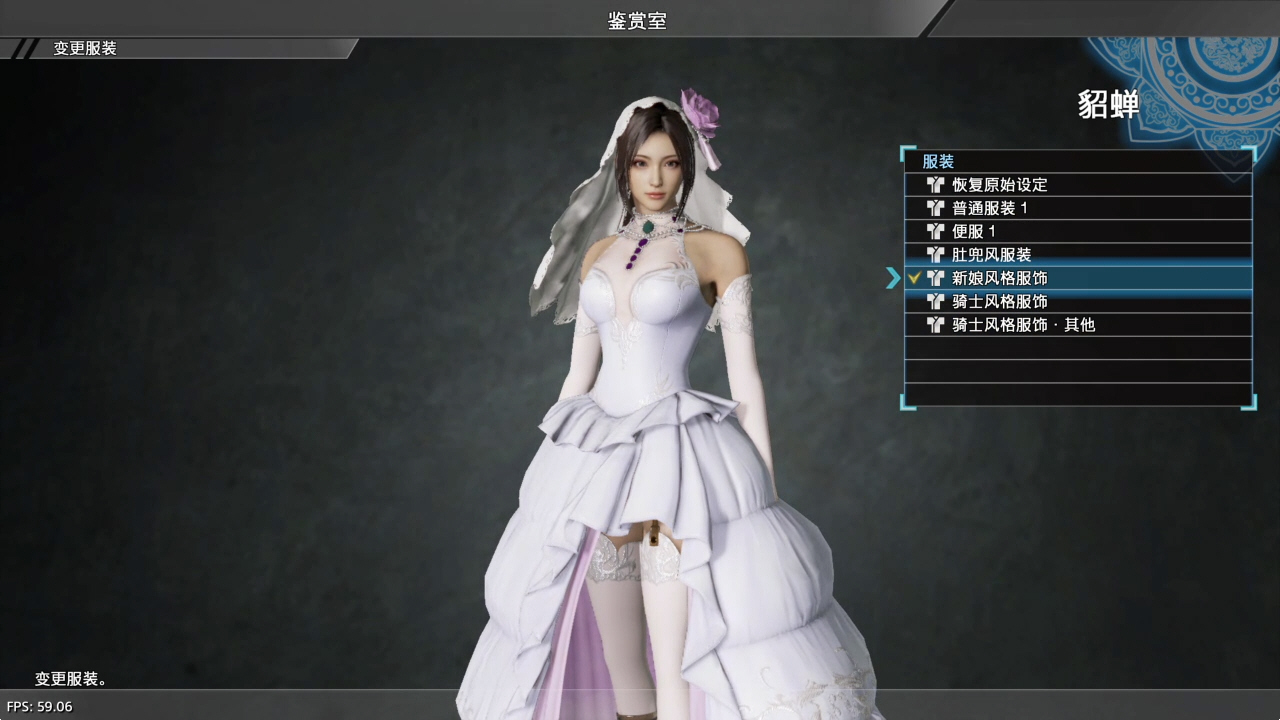Select the 普通服装 1 costume entry
The image size is (1280, 720).
pyautogui.click(x=990, y=208)
